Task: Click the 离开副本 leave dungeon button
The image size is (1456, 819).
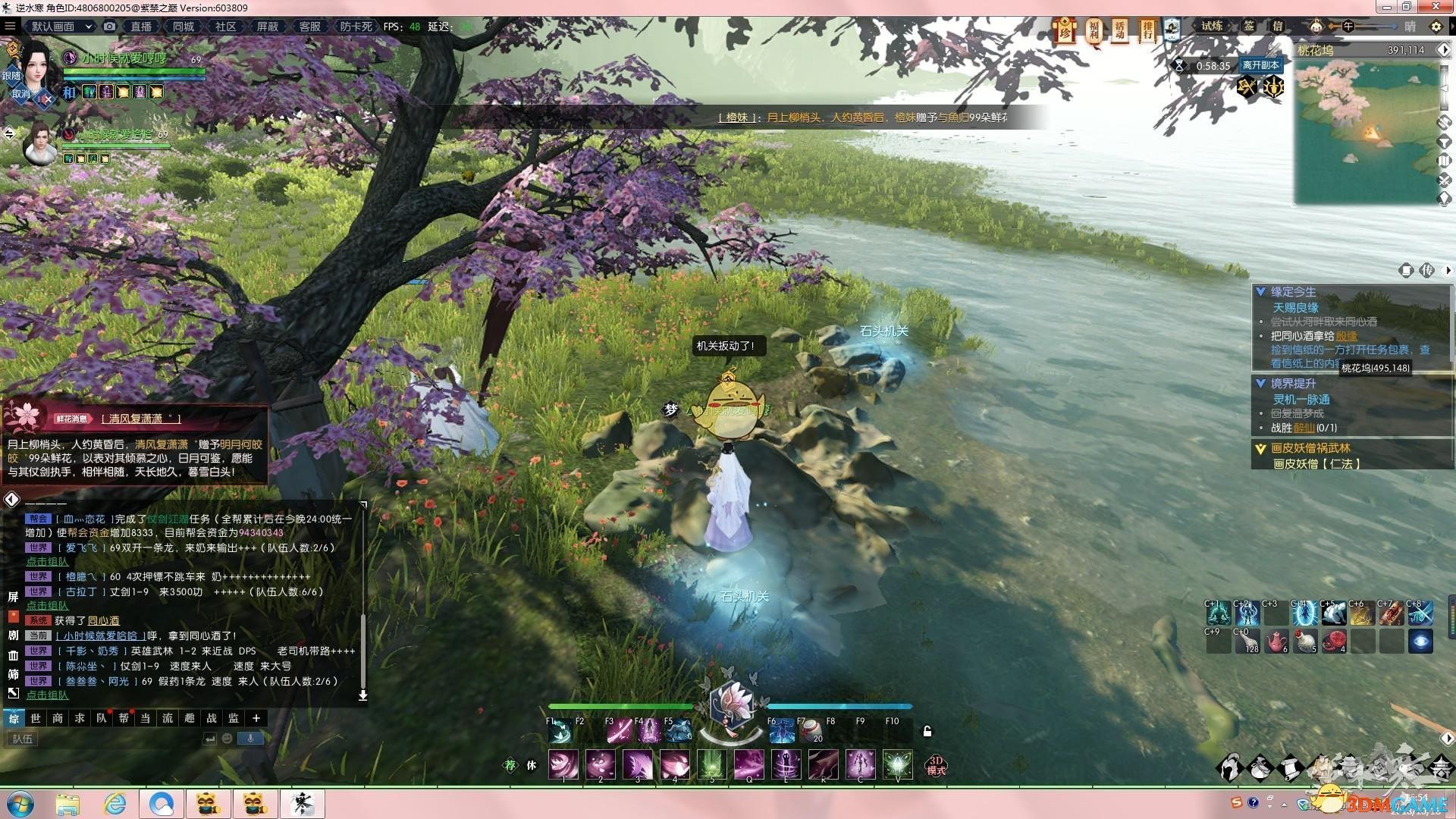Action: [x=1260, y=65]
